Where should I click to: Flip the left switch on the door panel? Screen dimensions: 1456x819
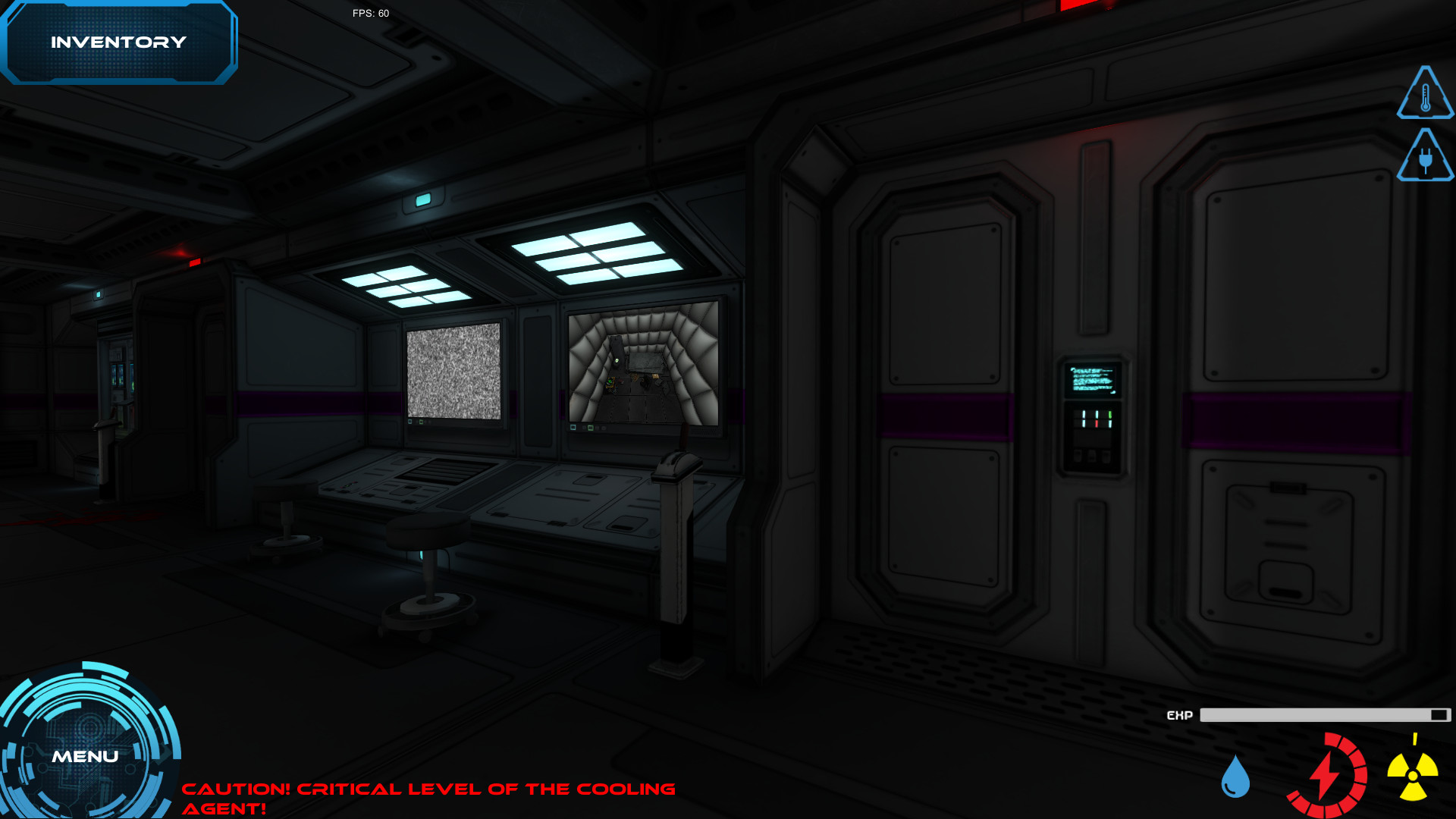tap(1078, 455)
